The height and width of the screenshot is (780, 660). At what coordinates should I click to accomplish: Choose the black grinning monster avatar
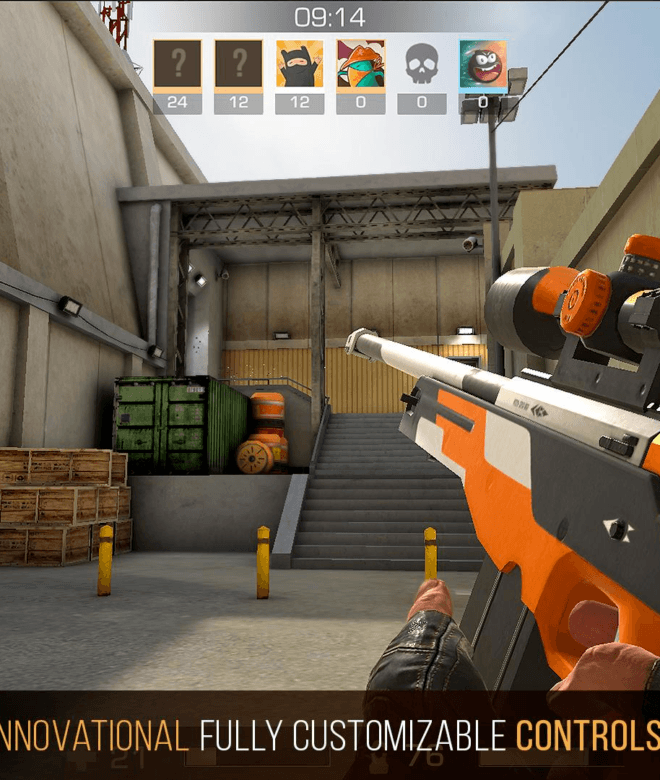tap(482, 65)
